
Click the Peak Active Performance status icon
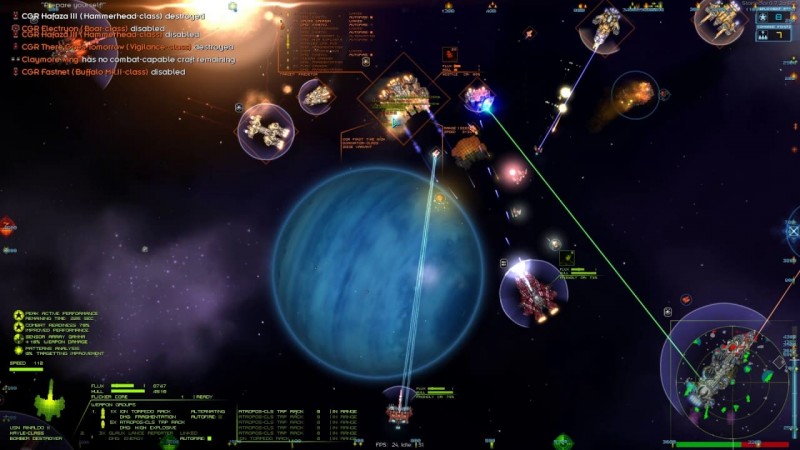pos(18,315)
